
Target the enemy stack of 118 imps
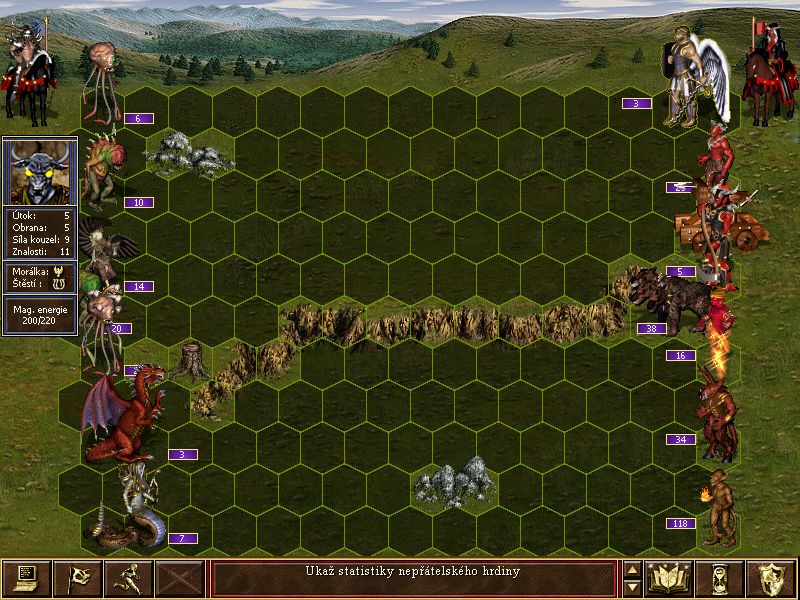717,508
